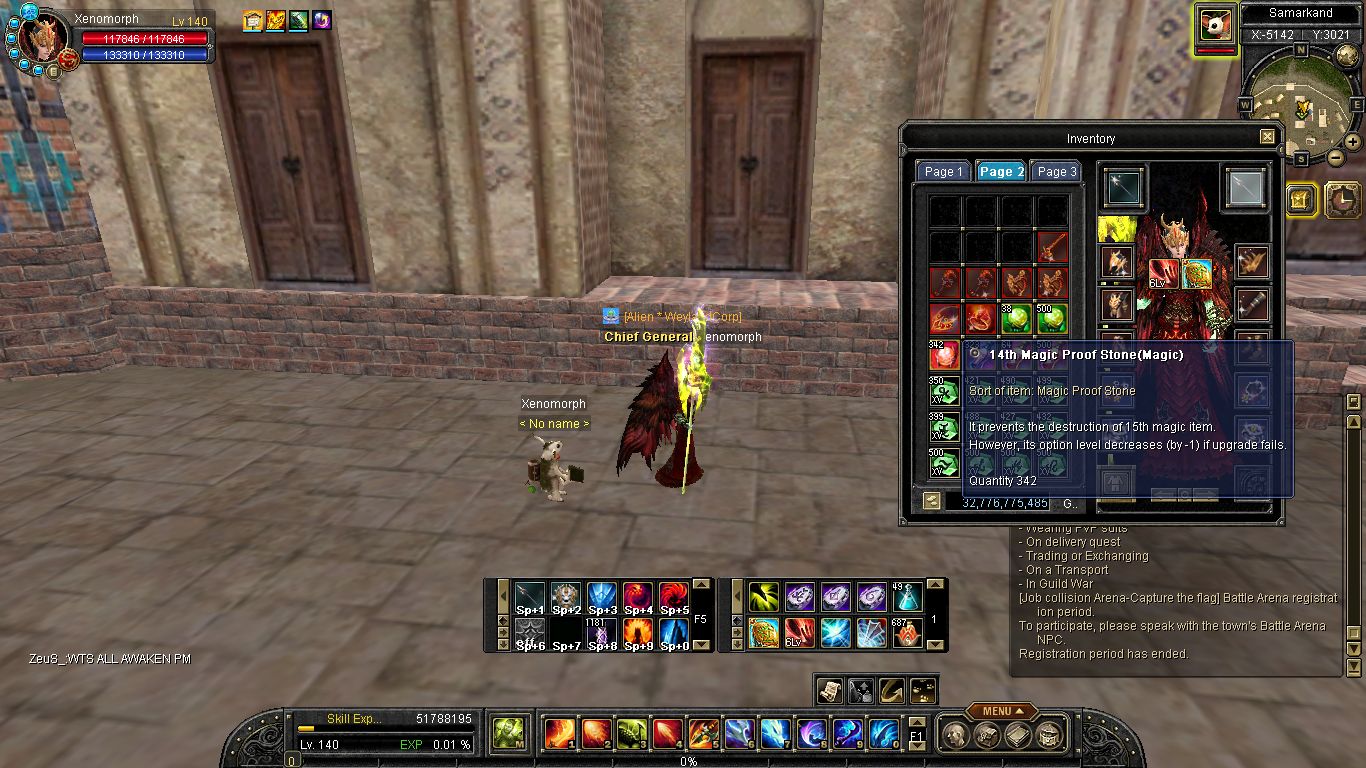Select the equipped spear weapon slot

(x=1125, y=187)
